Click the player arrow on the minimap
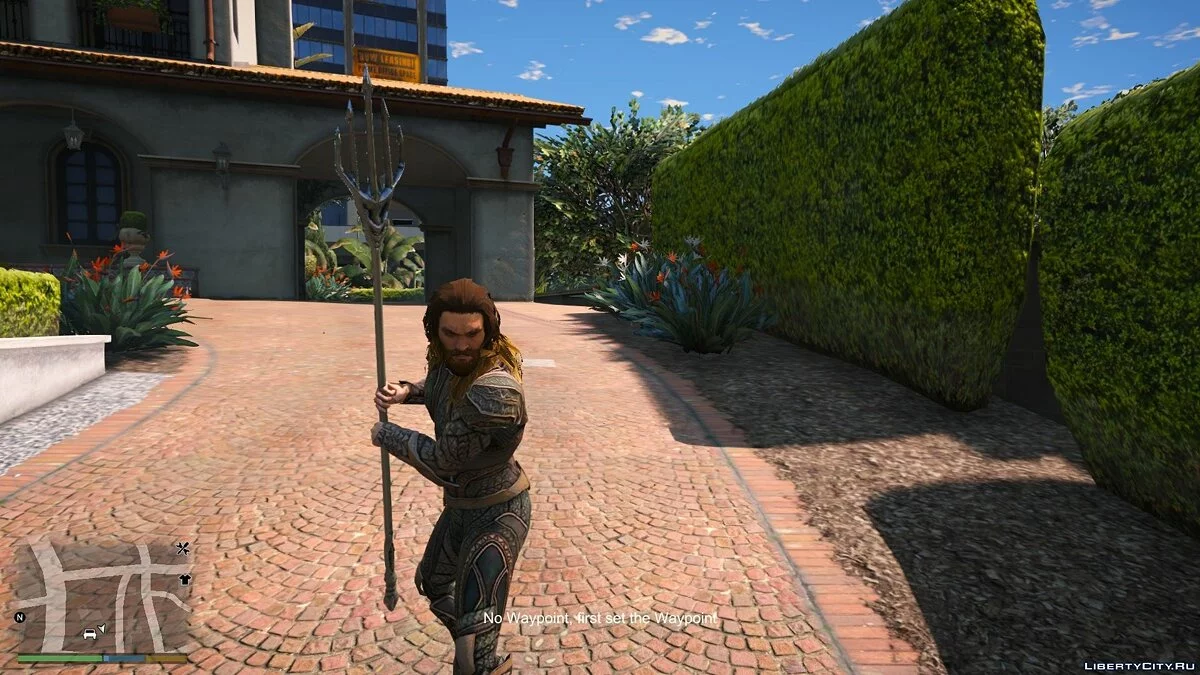Screen dimensions: 1200x675 click(x=102, y=628)
